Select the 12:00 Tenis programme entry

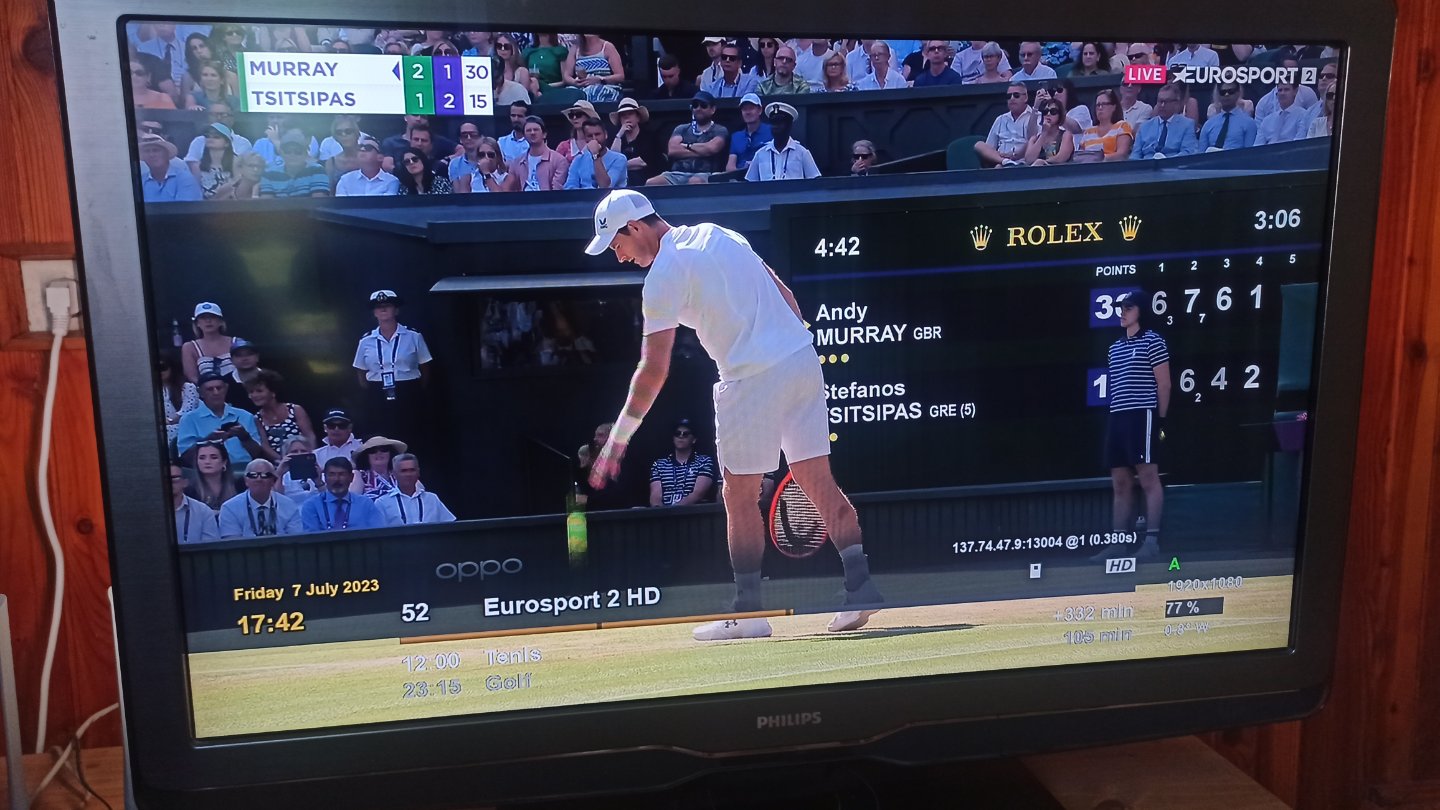(471, 659)
